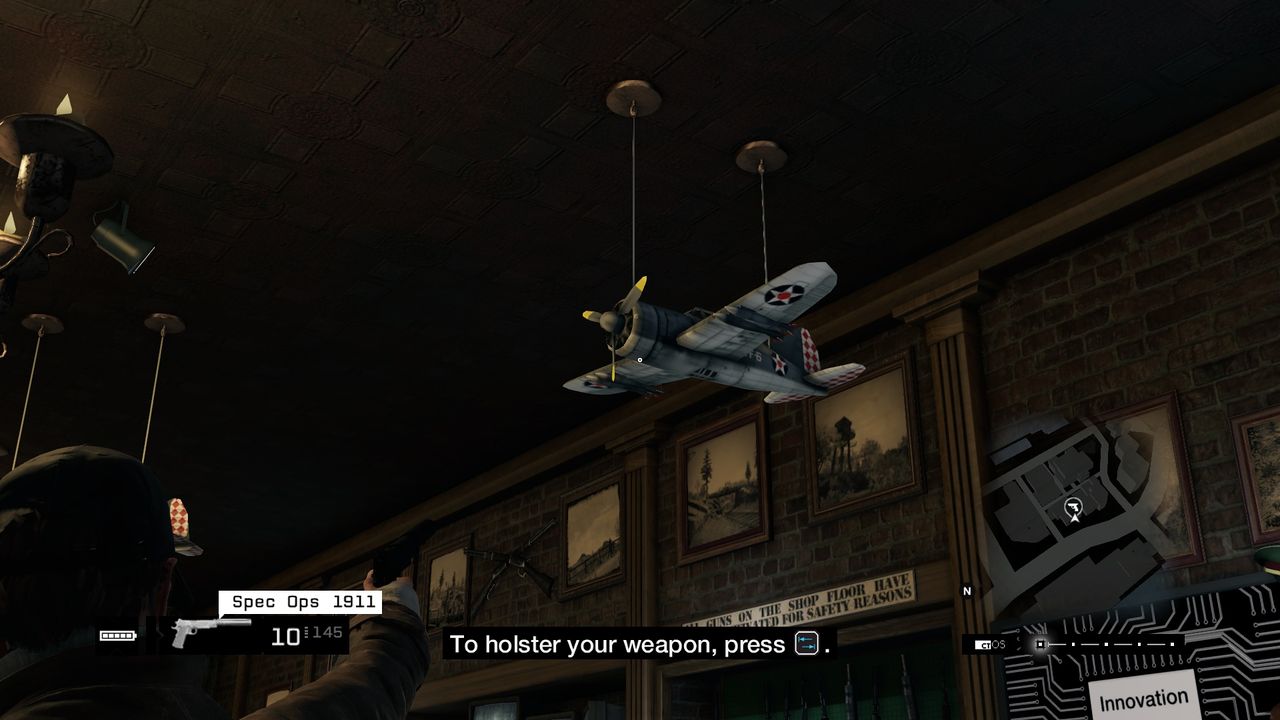
Task: Select the phone battery icon
Action: coord(118,635)
